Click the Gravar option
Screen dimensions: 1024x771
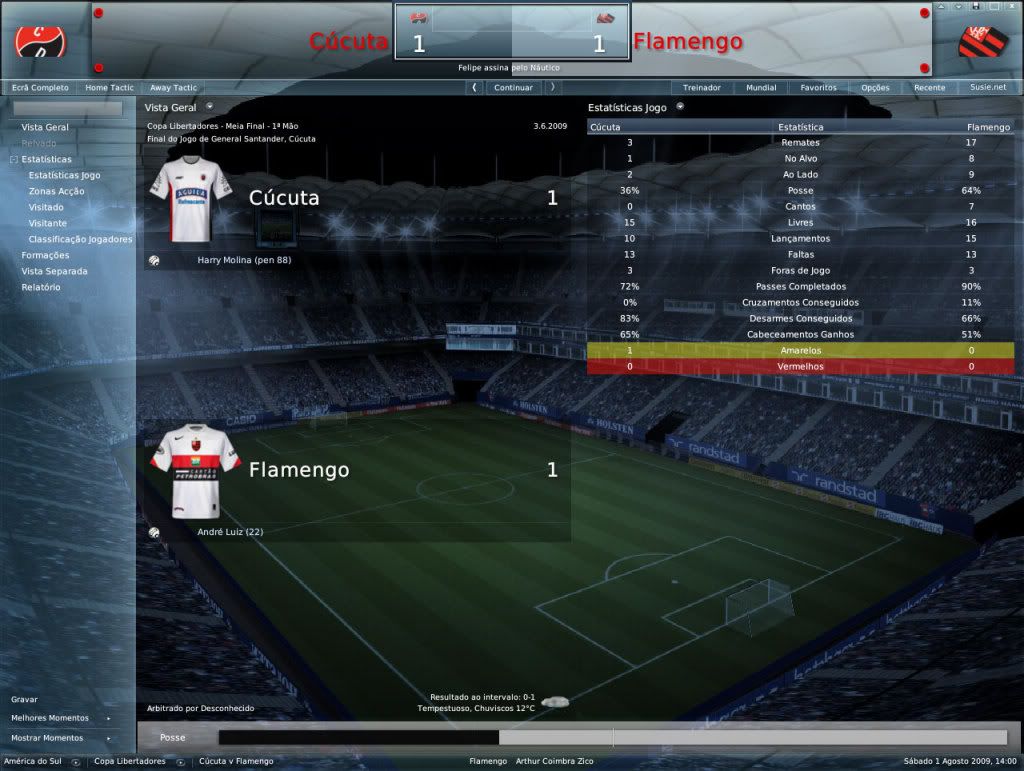tap(25, 700)
